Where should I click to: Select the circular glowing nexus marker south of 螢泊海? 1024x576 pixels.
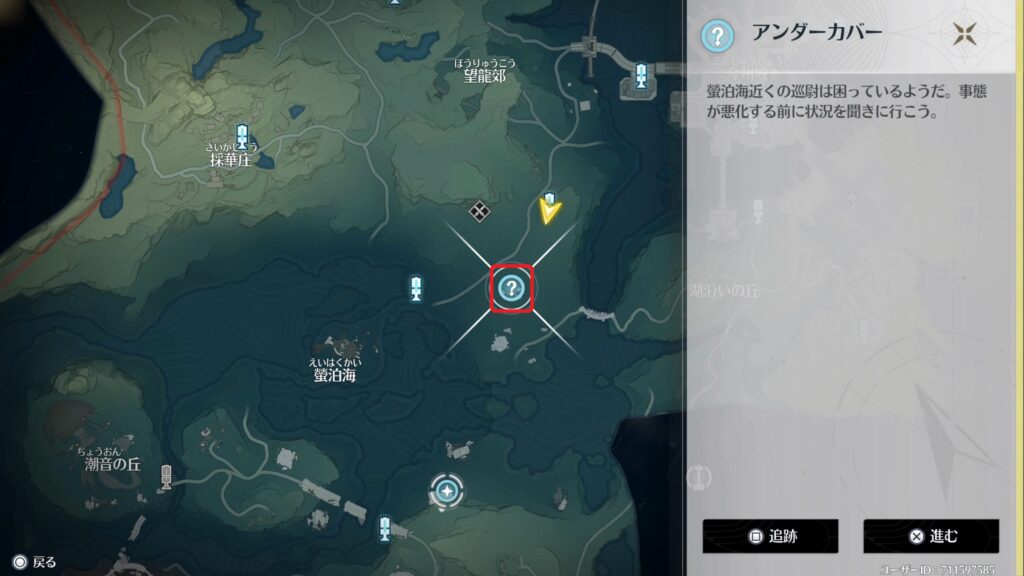(x=446, y=490)
